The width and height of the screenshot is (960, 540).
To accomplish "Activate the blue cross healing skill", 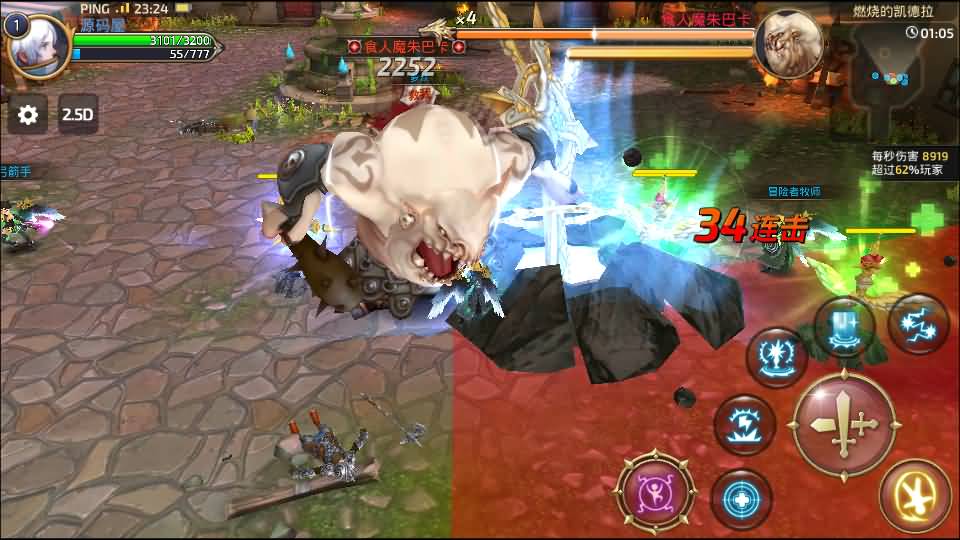I will pos(741,499).
